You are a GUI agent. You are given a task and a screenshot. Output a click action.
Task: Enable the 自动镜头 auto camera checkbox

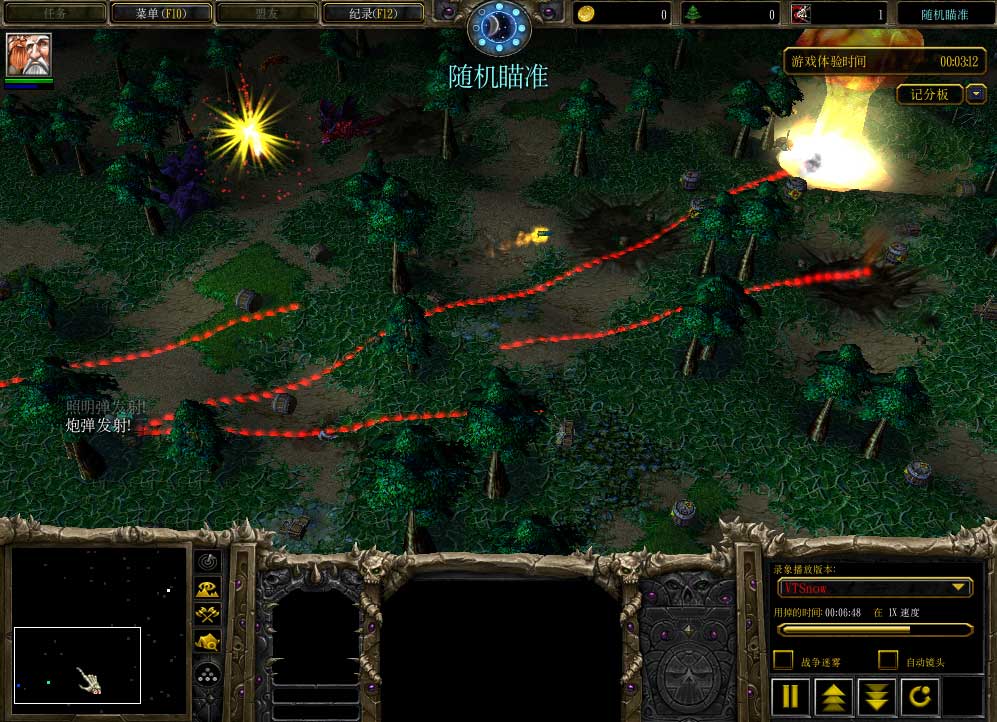coord(887,660)
